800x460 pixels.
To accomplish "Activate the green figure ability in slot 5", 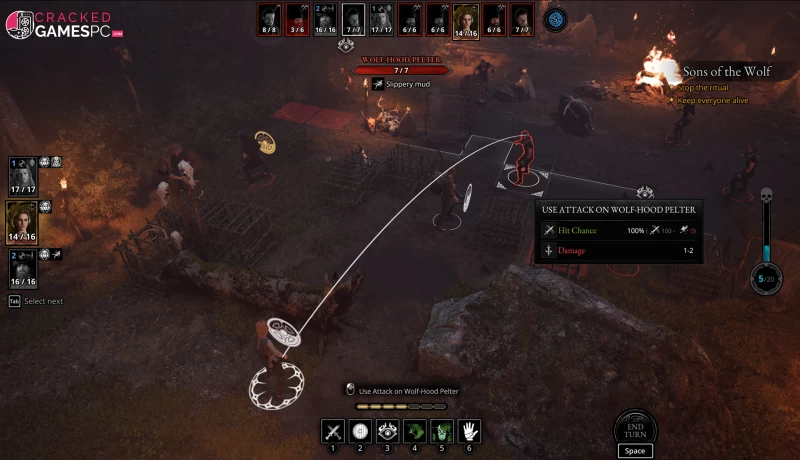I will [441, 431].
